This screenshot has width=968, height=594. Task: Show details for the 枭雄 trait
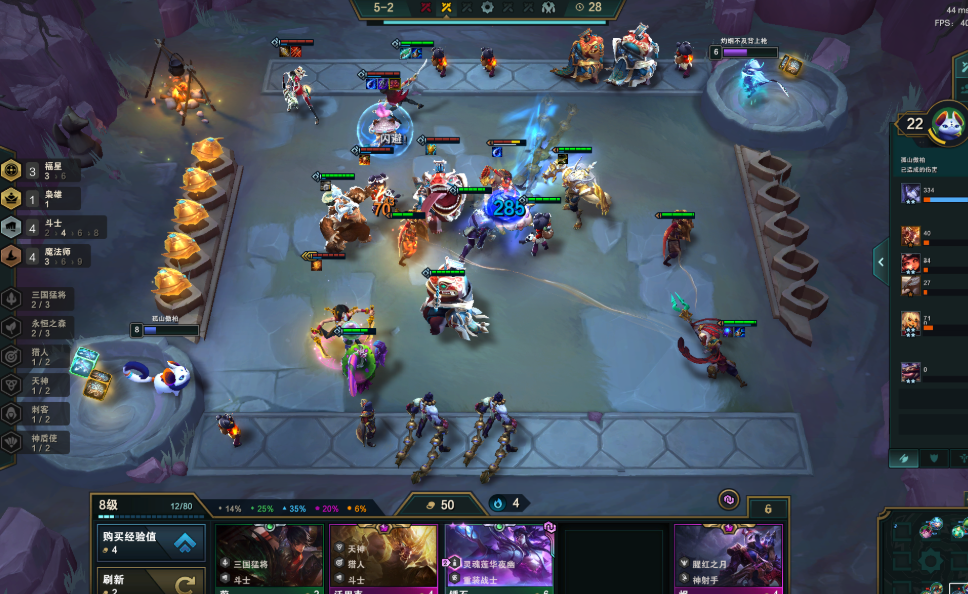(40, 199)
